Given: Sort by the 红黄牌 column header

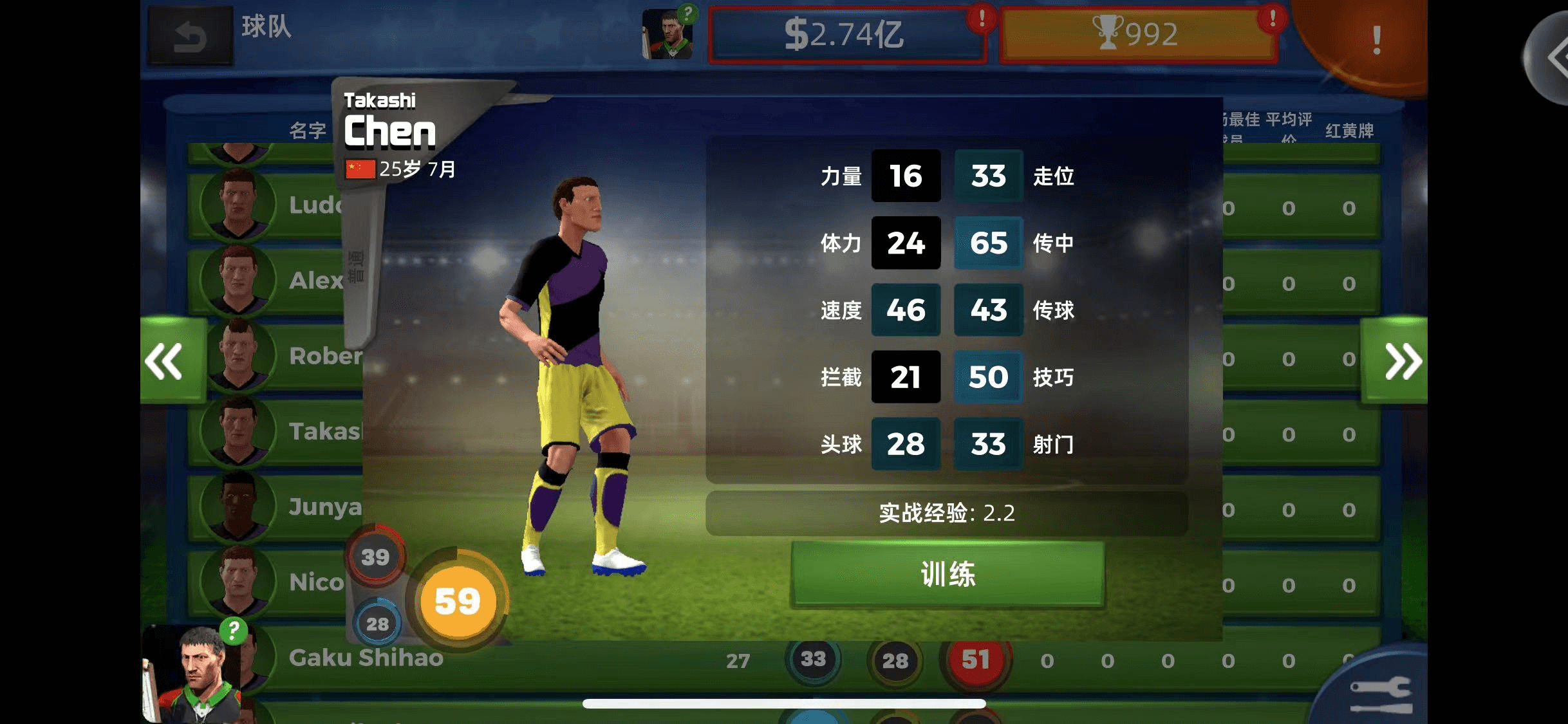Looking at the screenshot, I should [1349, 131].
